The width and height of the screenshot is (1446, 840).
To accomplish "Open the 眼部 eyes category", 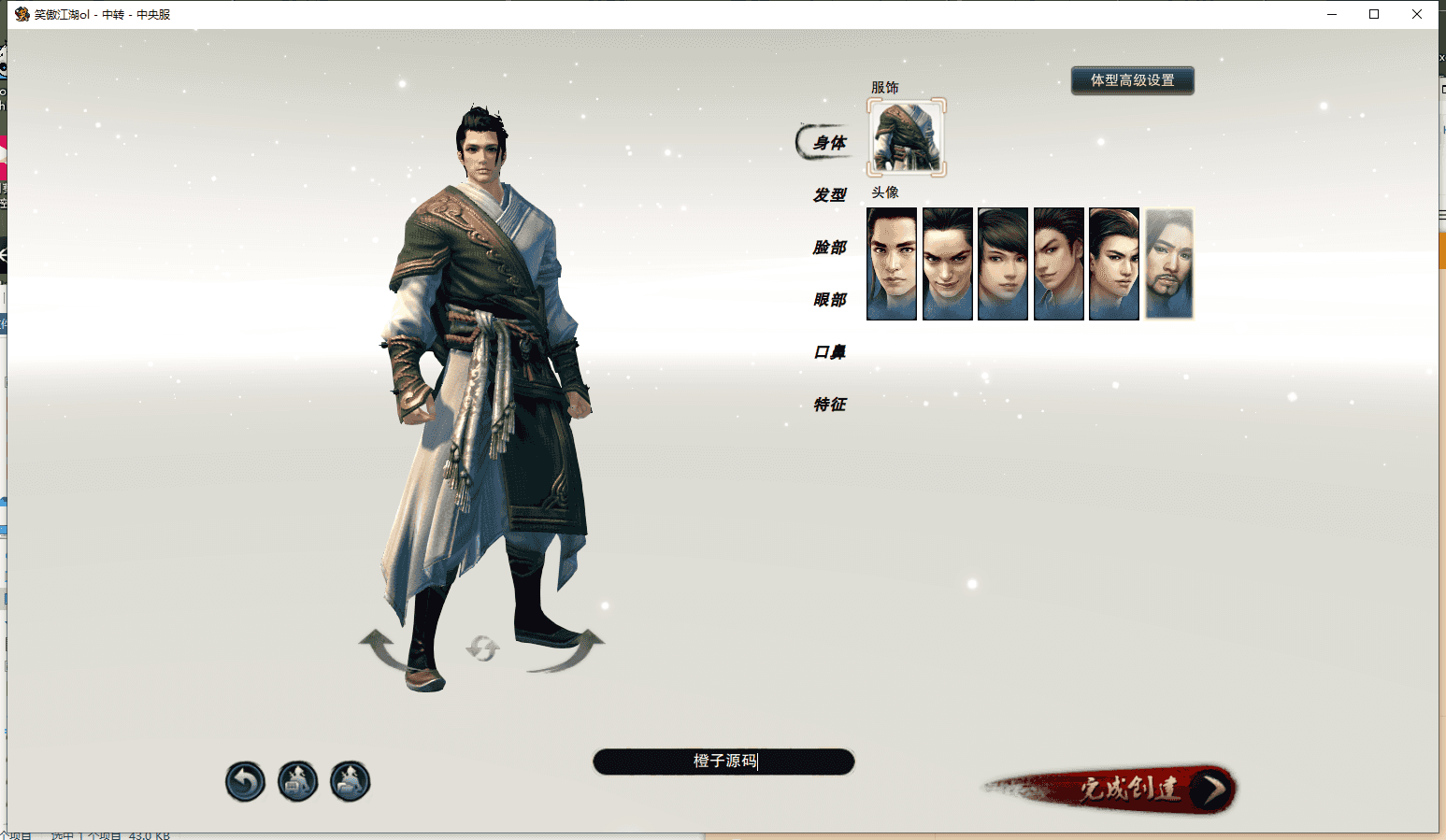I will 832,300.
